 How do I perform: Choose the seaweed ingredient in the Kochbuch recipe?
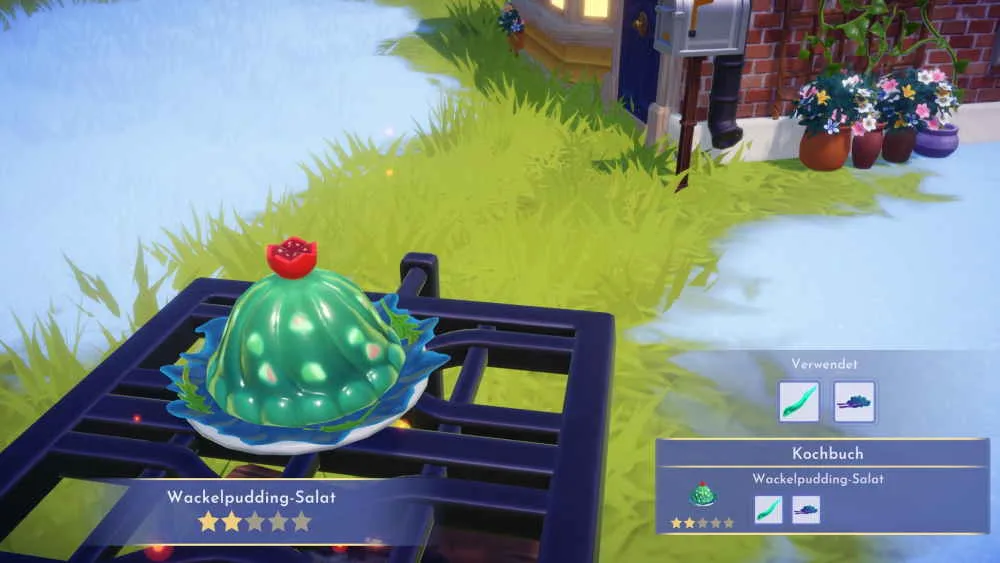767,509
